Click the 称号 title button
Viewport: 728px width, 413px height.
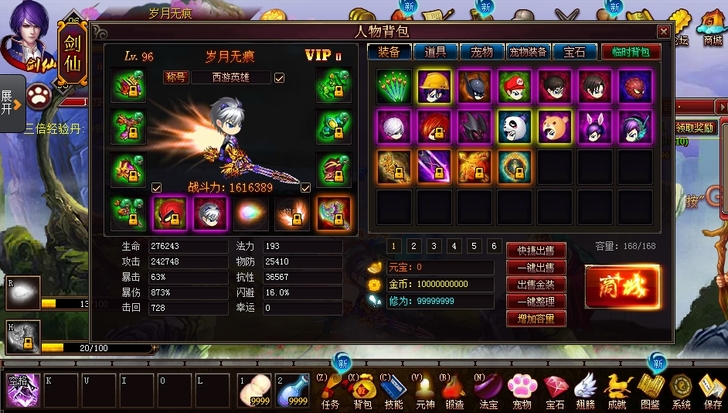[x=176, y=77]
